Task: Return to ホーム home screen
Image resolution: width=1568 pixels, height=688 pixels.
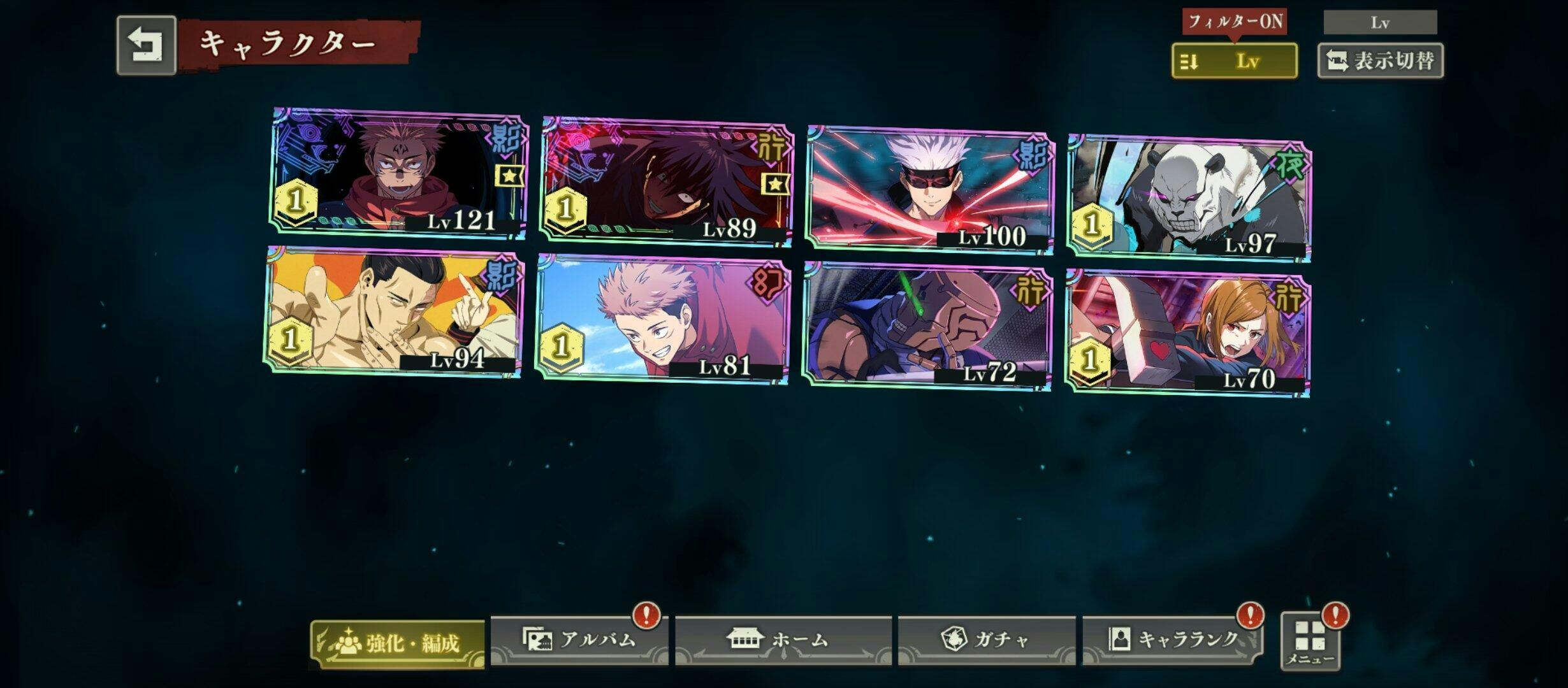Action: (x=783, y=640)
